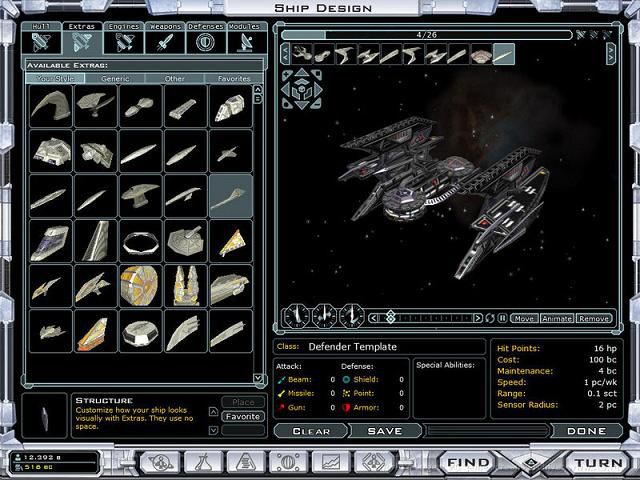Mark the part with the Favorite button
The height and width of the screenshot is (480, 640).
[242, 416]
